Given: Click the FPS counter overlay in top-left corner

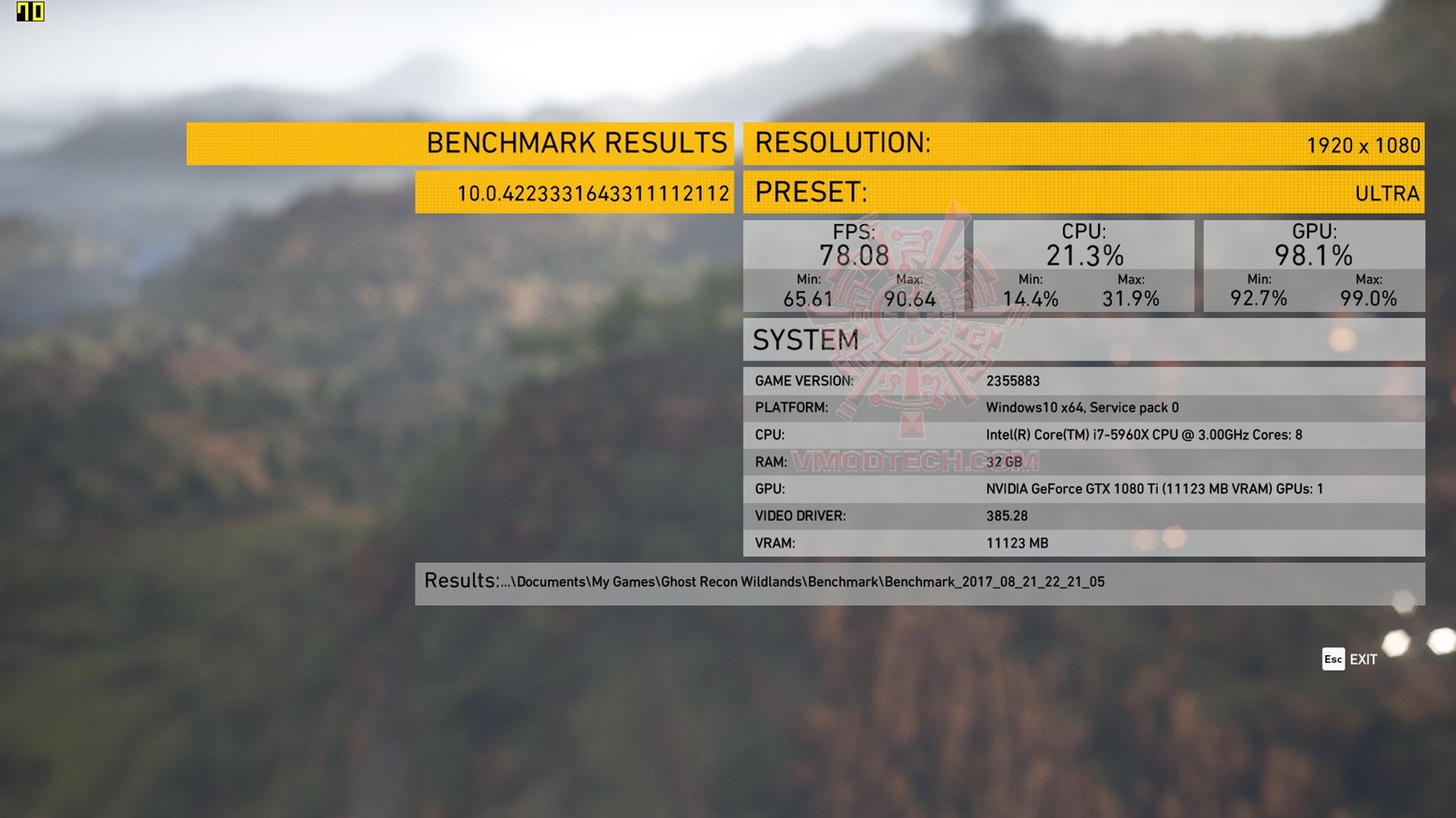Looking at the screenshot, I should pos(30,11).
